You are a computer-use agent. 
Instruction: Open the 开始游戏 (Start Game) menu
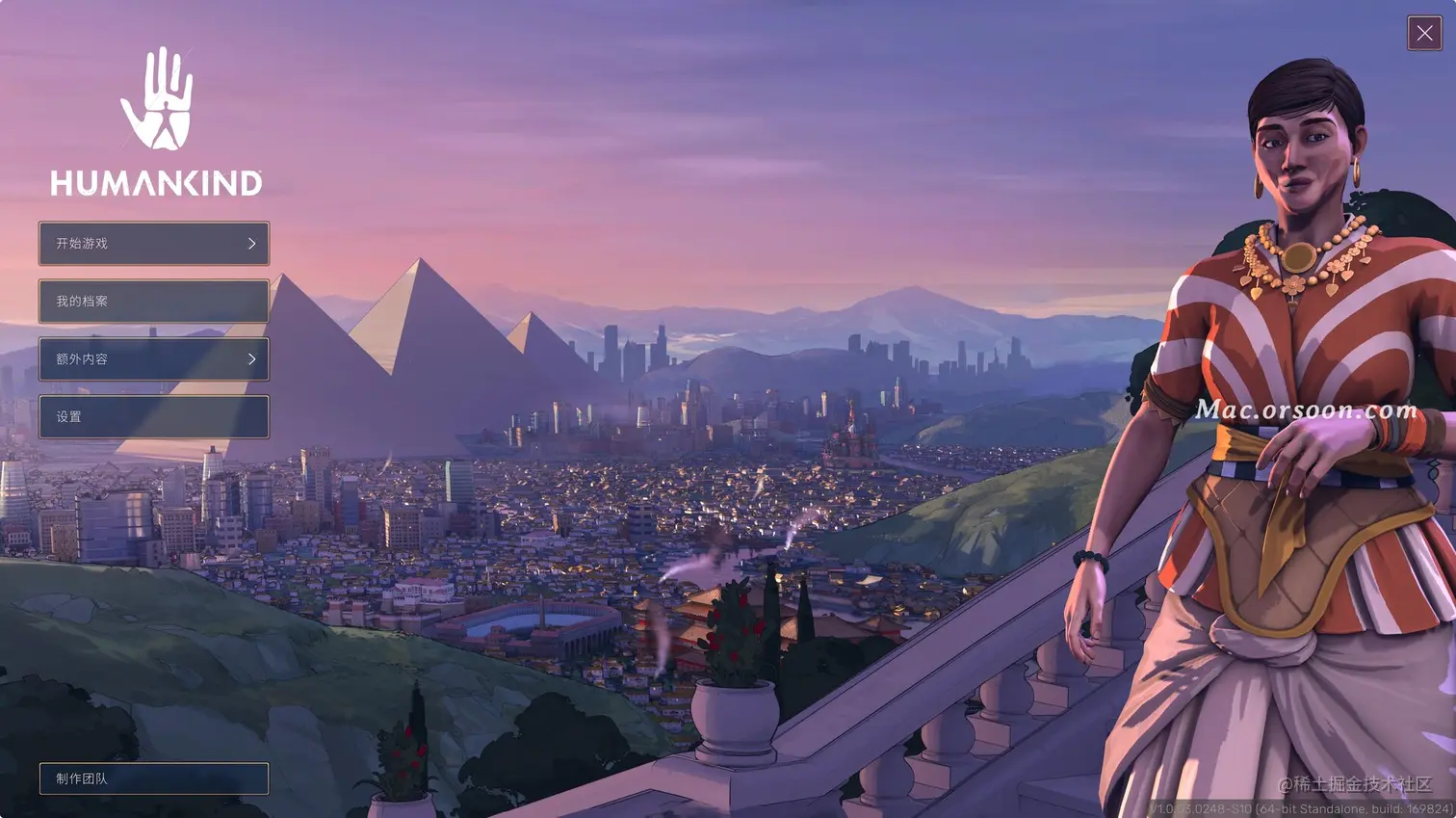coord(154,244)
